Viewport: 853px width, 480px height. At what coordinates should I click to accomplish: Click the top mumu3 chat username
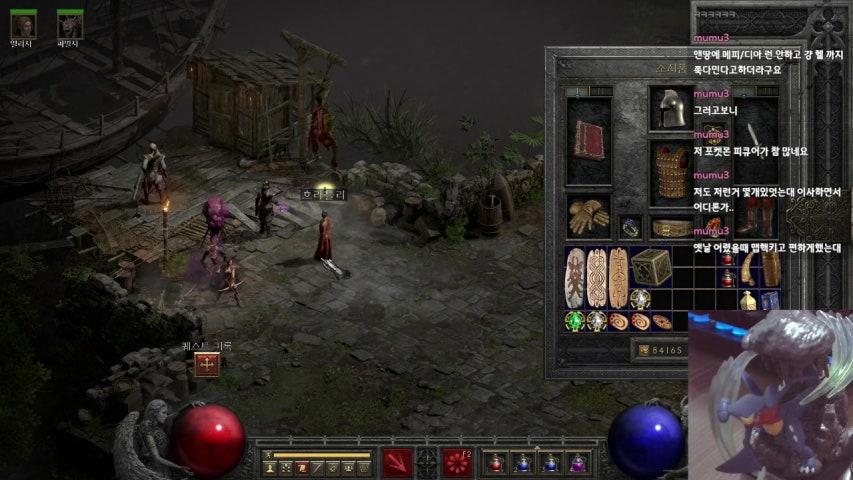(711, 37)
